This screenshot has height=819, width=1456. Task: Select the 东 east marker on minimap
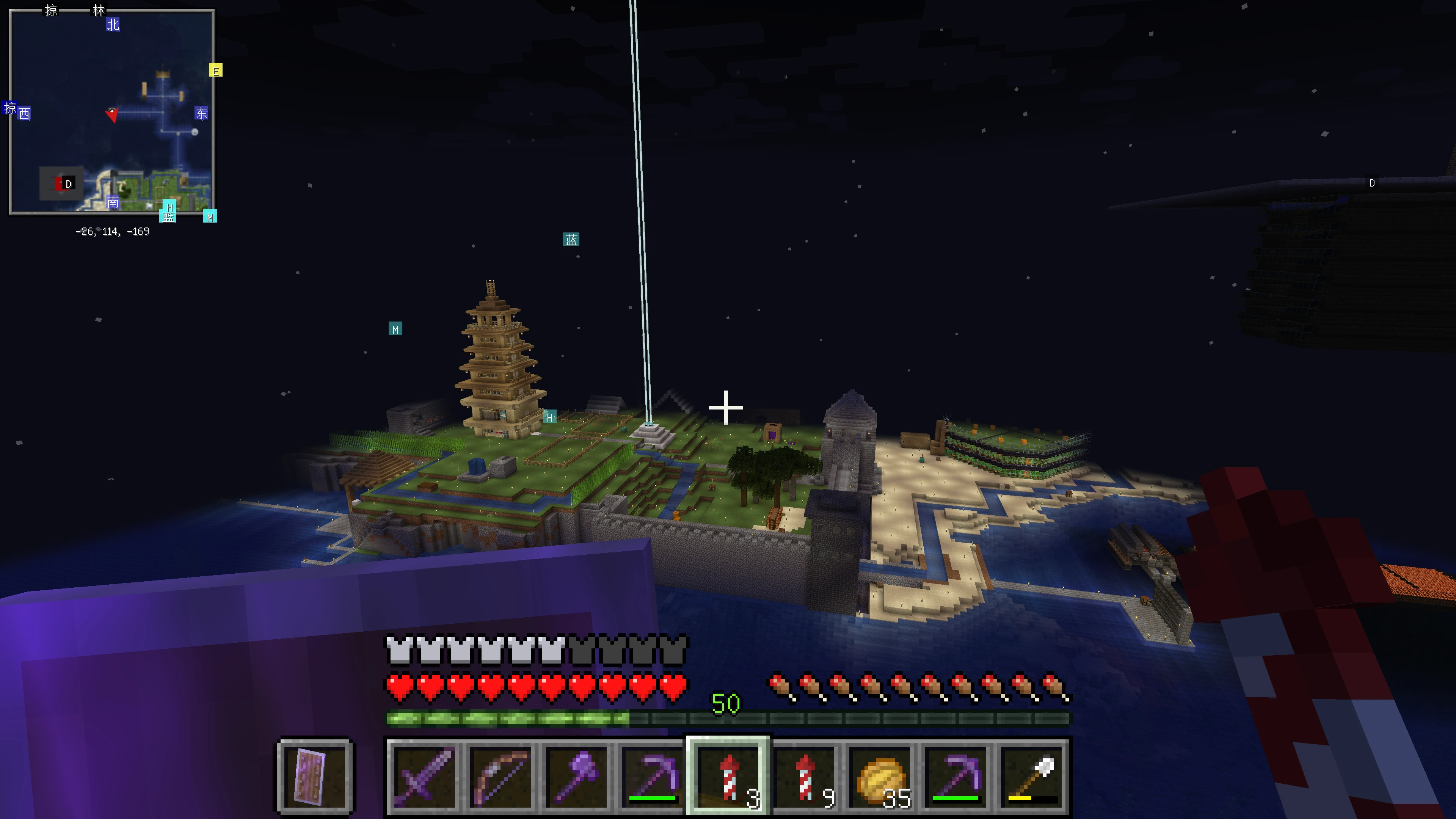[x=201, y=113]
